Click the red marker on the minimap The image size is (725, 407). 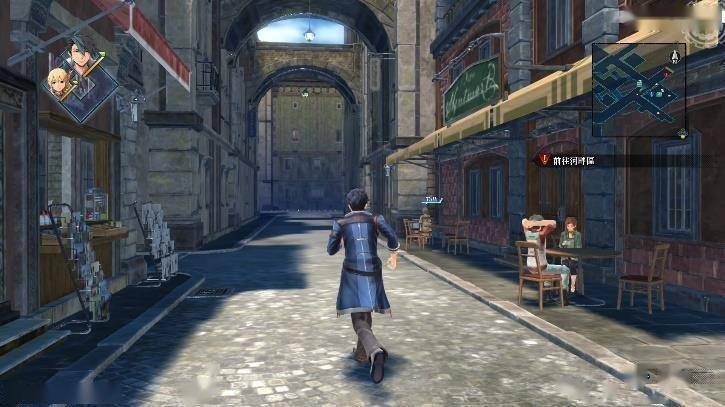click(x=667, y=73)
